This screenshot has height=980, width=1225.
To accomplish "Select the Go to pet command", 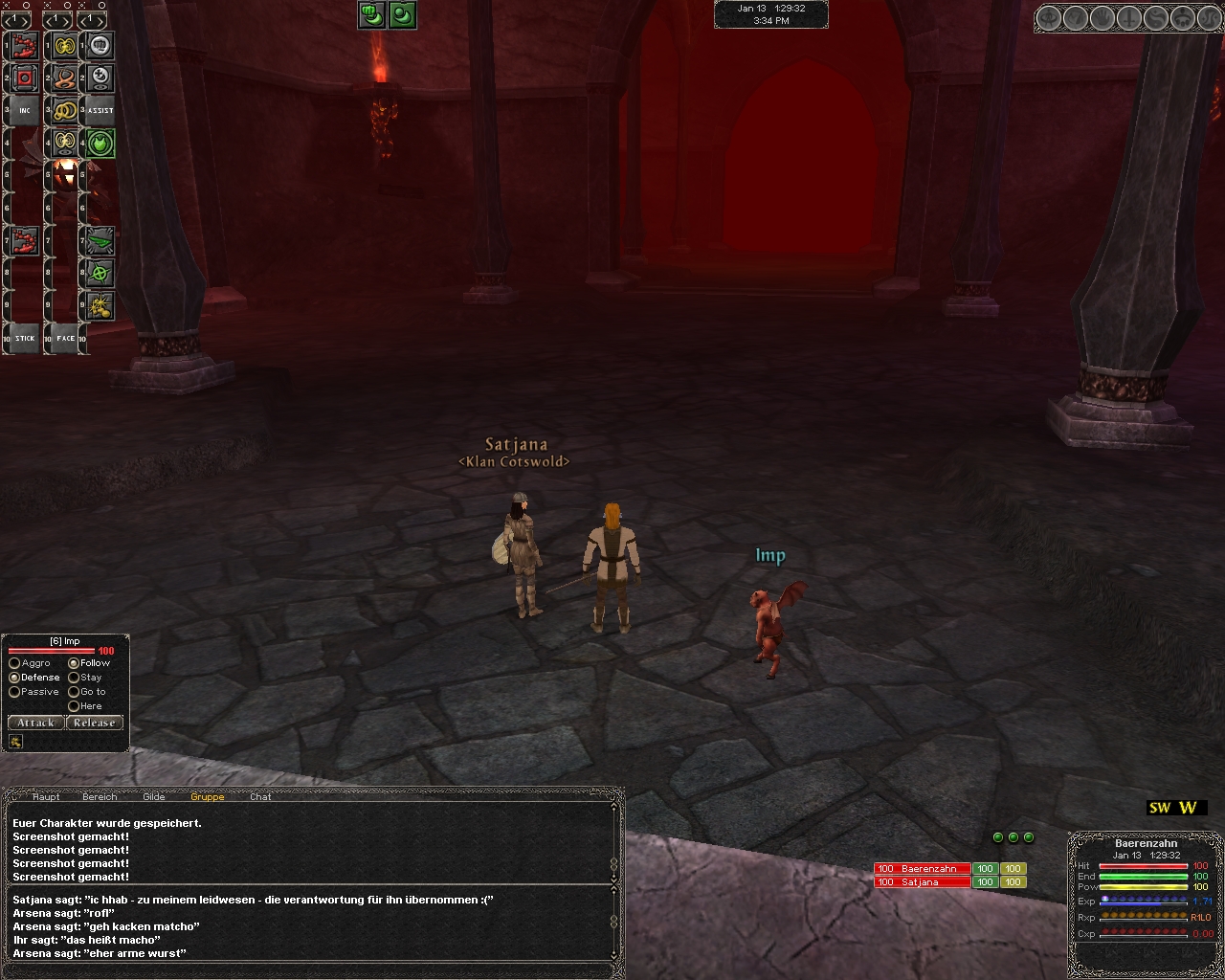I will (74, 692).
